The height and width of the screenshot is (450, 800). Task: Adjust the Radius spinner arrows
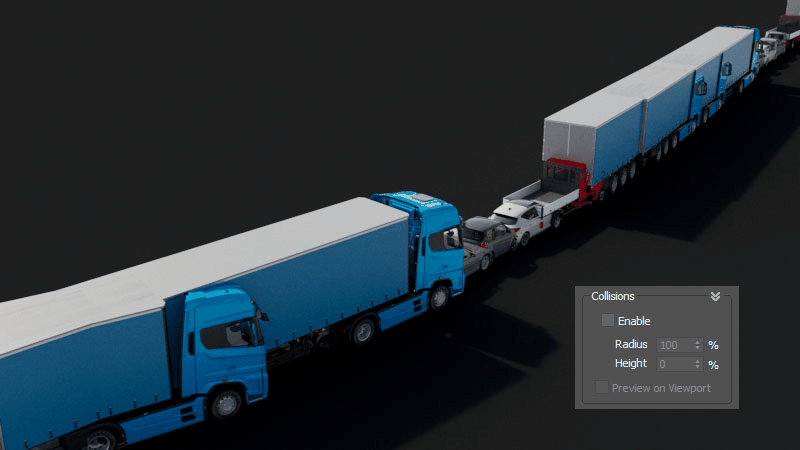click(698, 344)
